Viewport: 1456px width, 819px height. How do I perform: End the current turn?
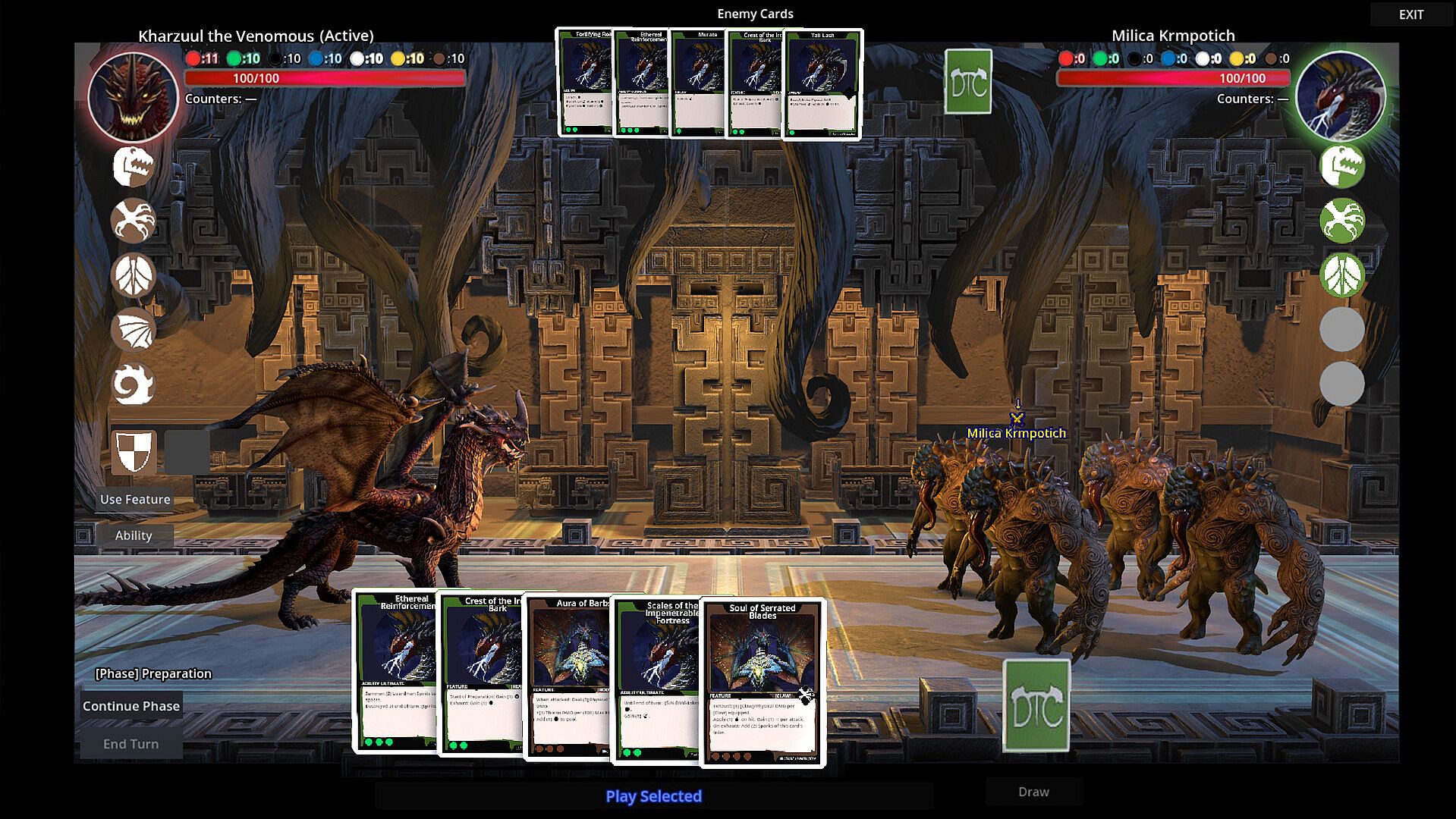[131, 744]
